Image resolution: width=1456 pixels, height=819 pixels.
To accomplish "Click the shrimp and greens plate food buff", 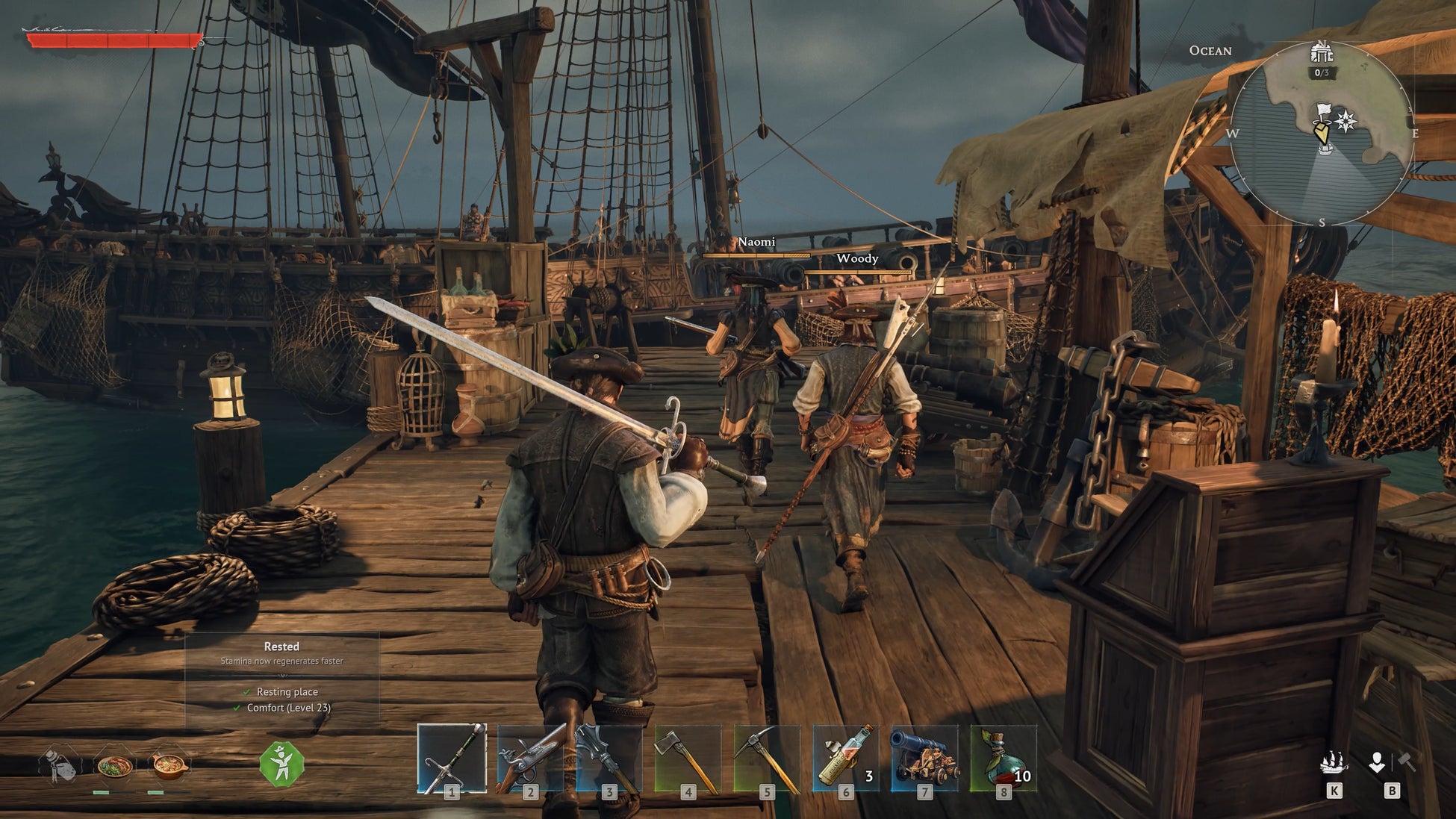I will point(114,766).
